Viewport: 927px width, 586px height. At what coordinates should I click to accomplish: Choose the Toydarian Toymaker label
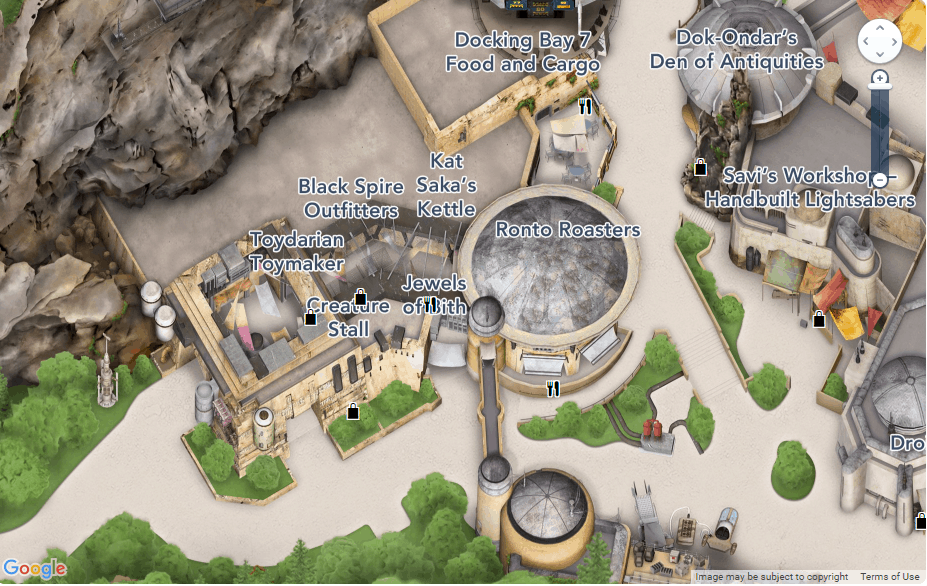tap(297, 251)
